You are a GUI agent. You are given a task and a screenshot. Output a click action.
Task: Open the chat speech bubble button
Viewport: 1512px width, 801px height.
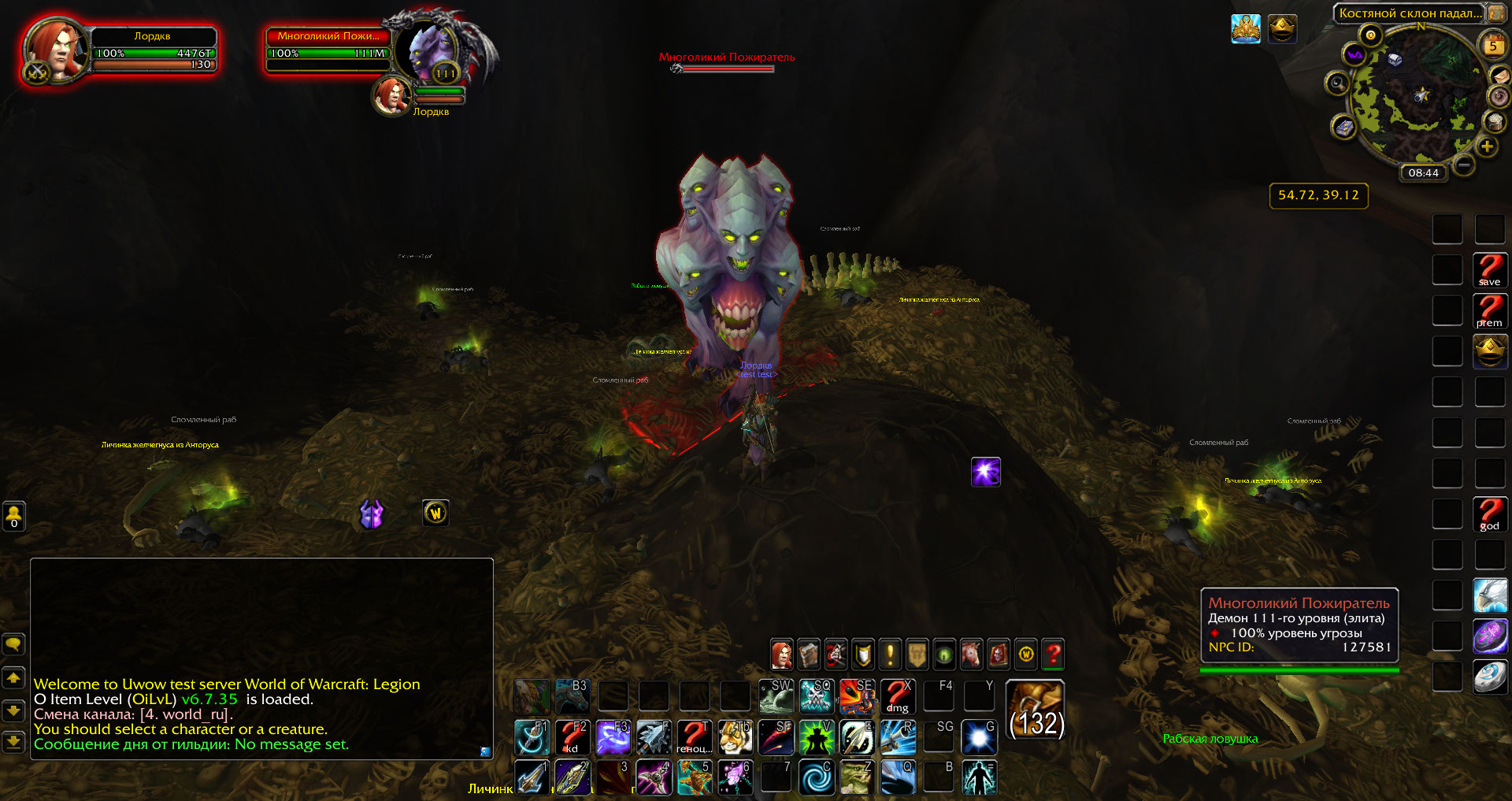(14, 645)
